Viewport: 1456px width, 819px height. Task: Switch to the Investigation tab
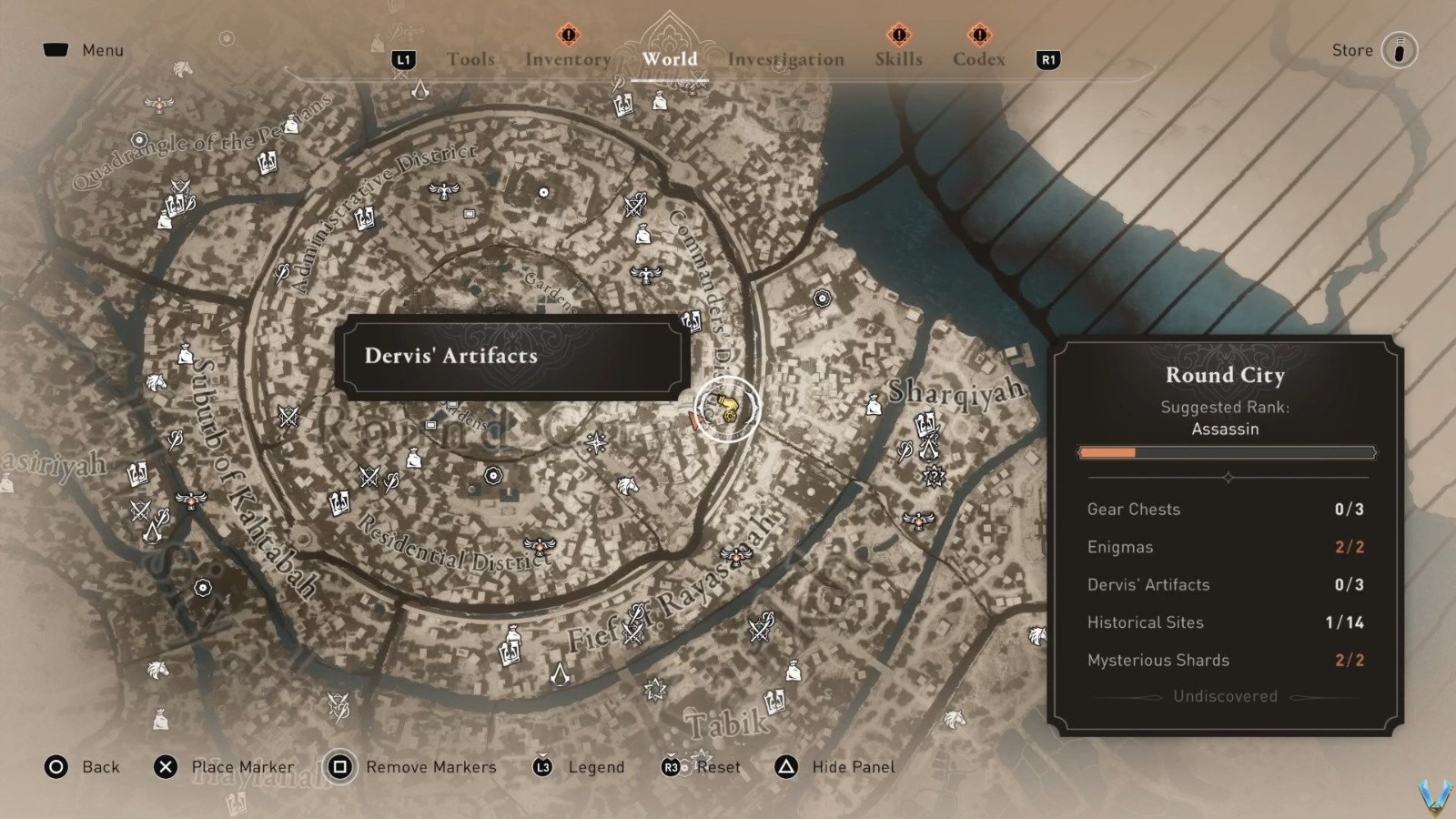click(784, 59)
